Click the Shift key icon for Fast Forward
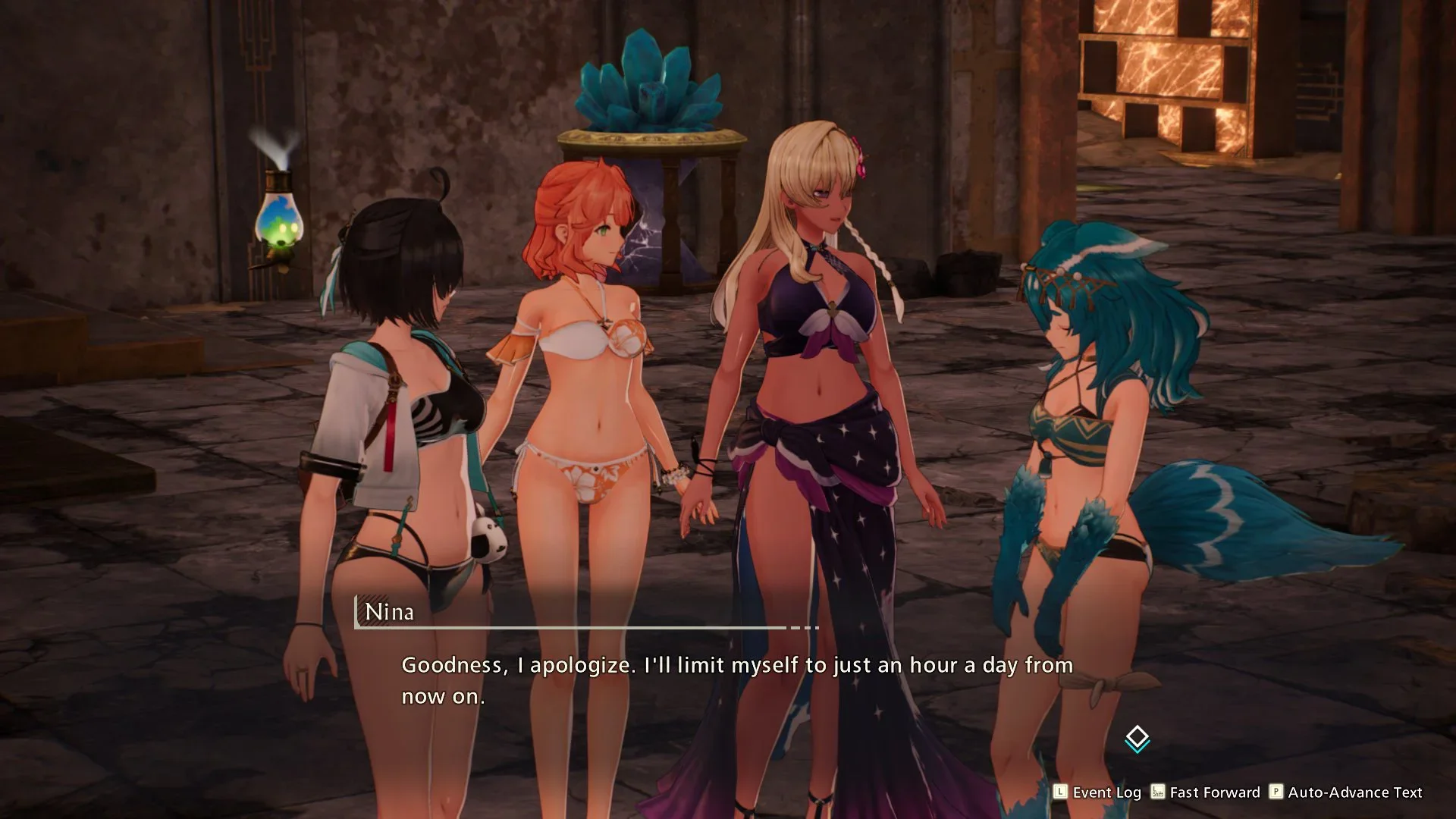The width and height of the screenshot is (1456, 819). coord(1157,792)
